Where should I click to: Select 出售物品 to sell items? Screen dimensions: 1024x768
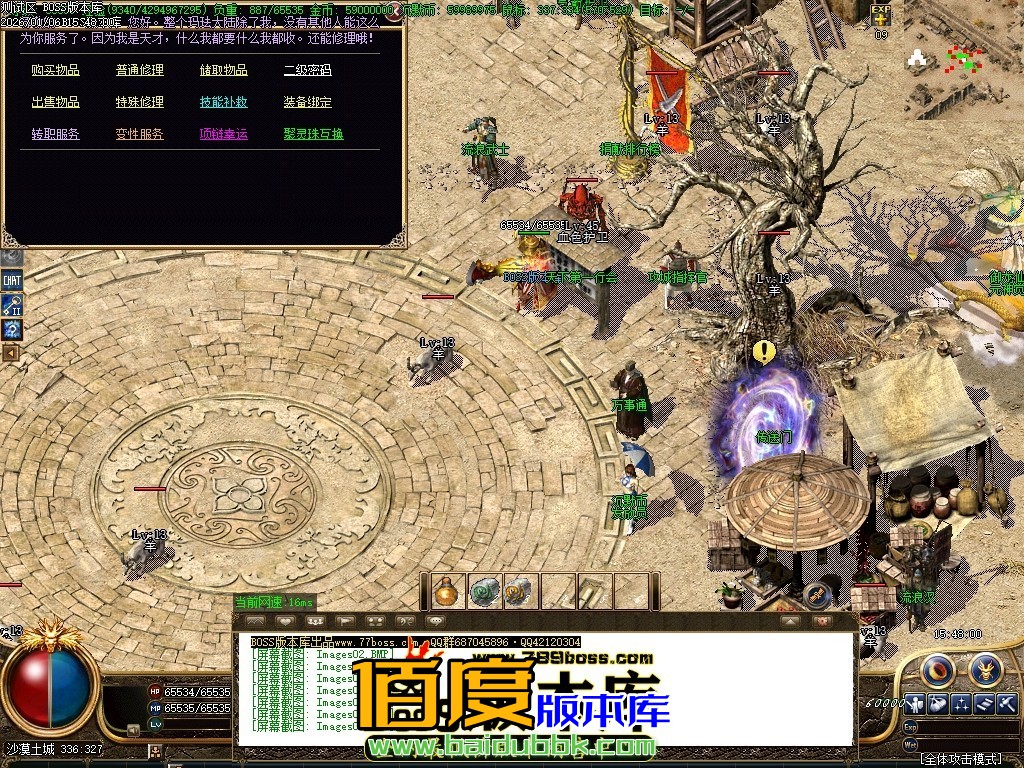[x=55, y=102]
